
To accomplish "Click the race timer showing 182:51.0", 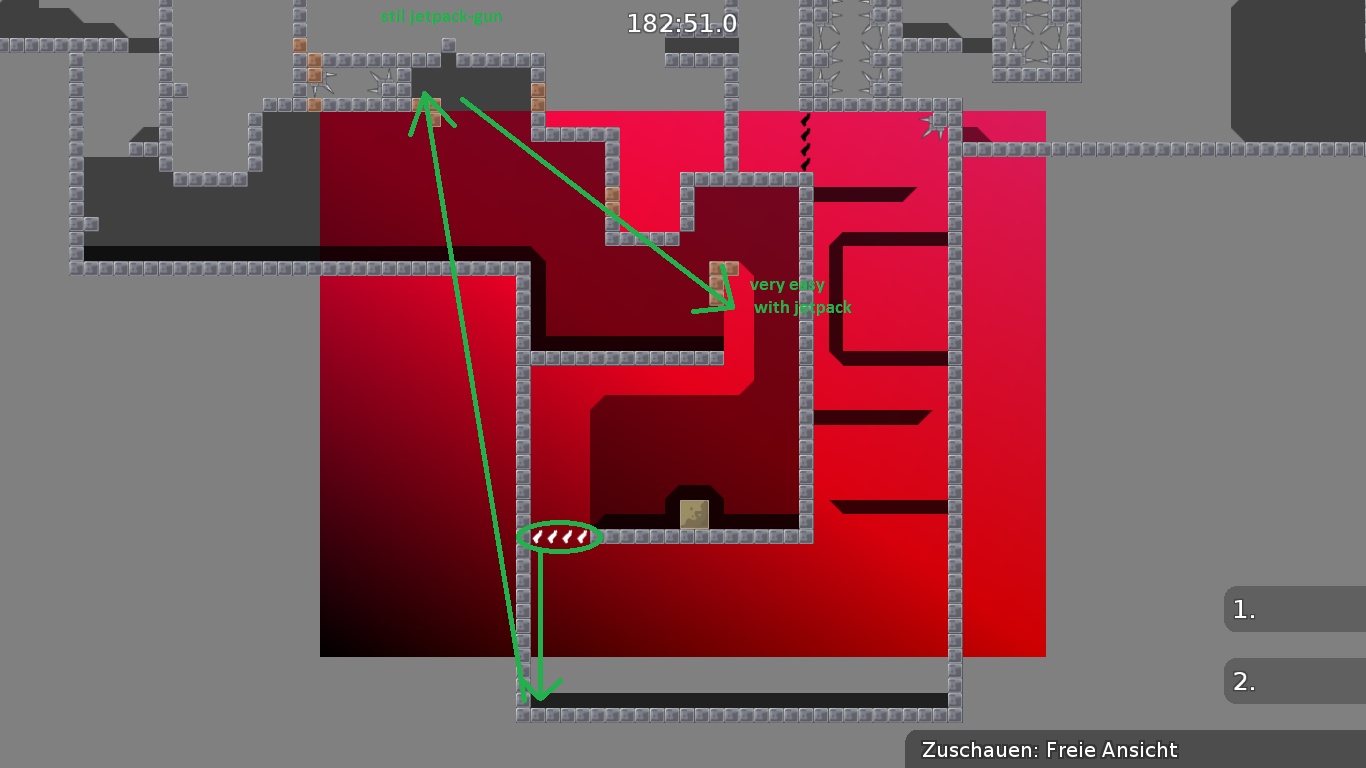I will coord(680,23).
